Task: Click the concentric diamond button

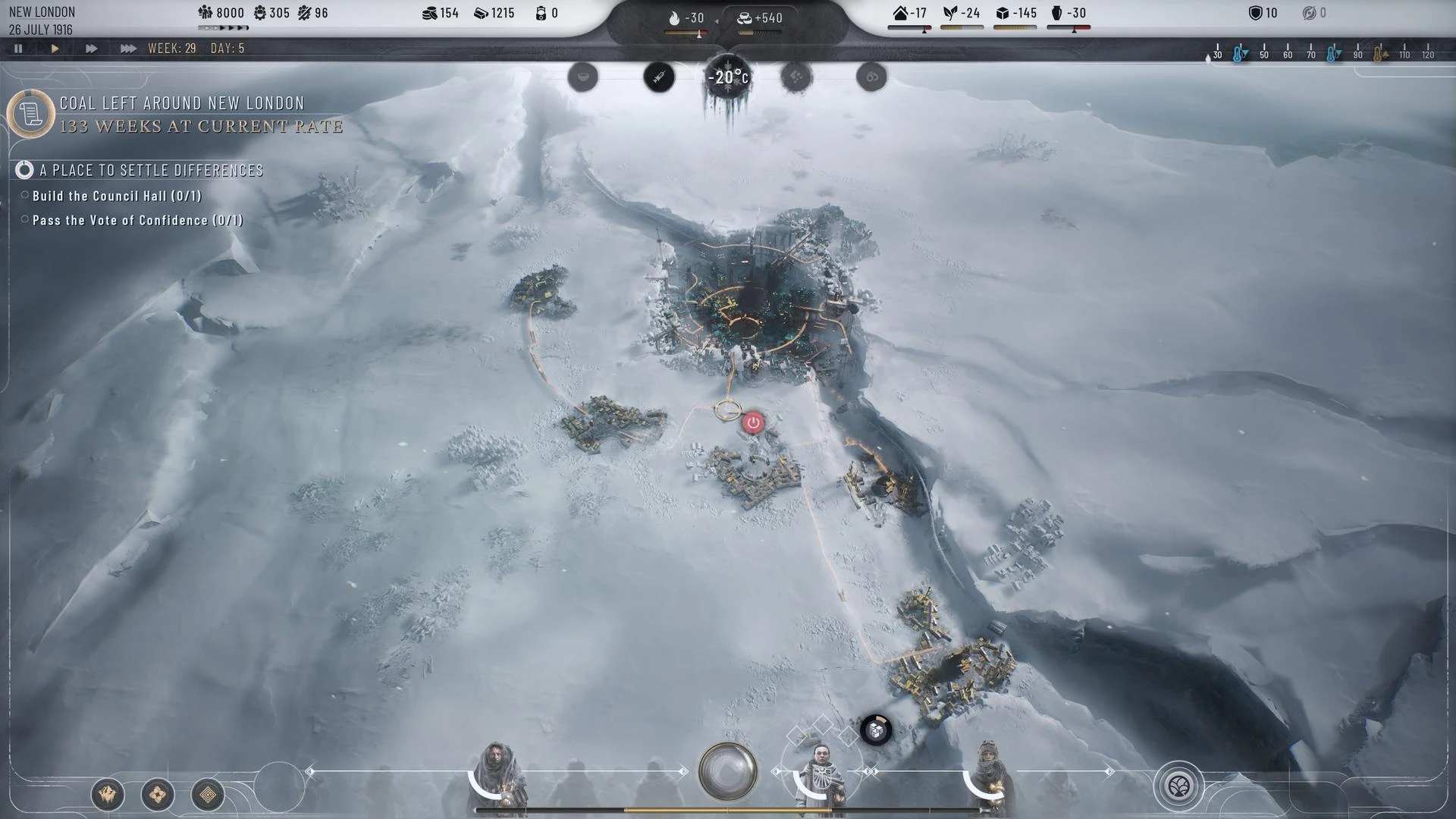Action: click(x=208, y=795)
